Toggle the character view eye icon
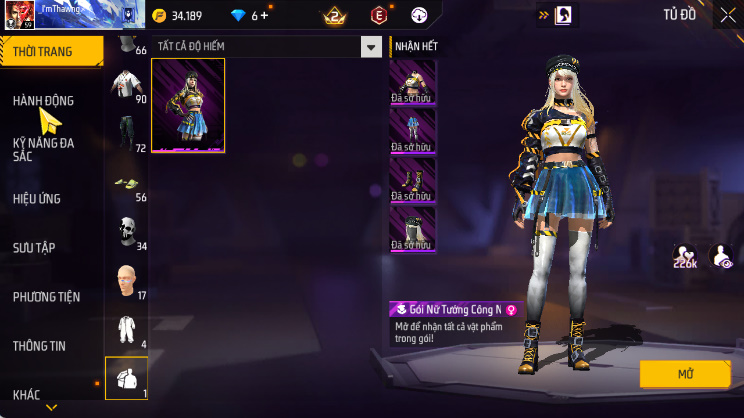The image size is (744, 418). 721,255
